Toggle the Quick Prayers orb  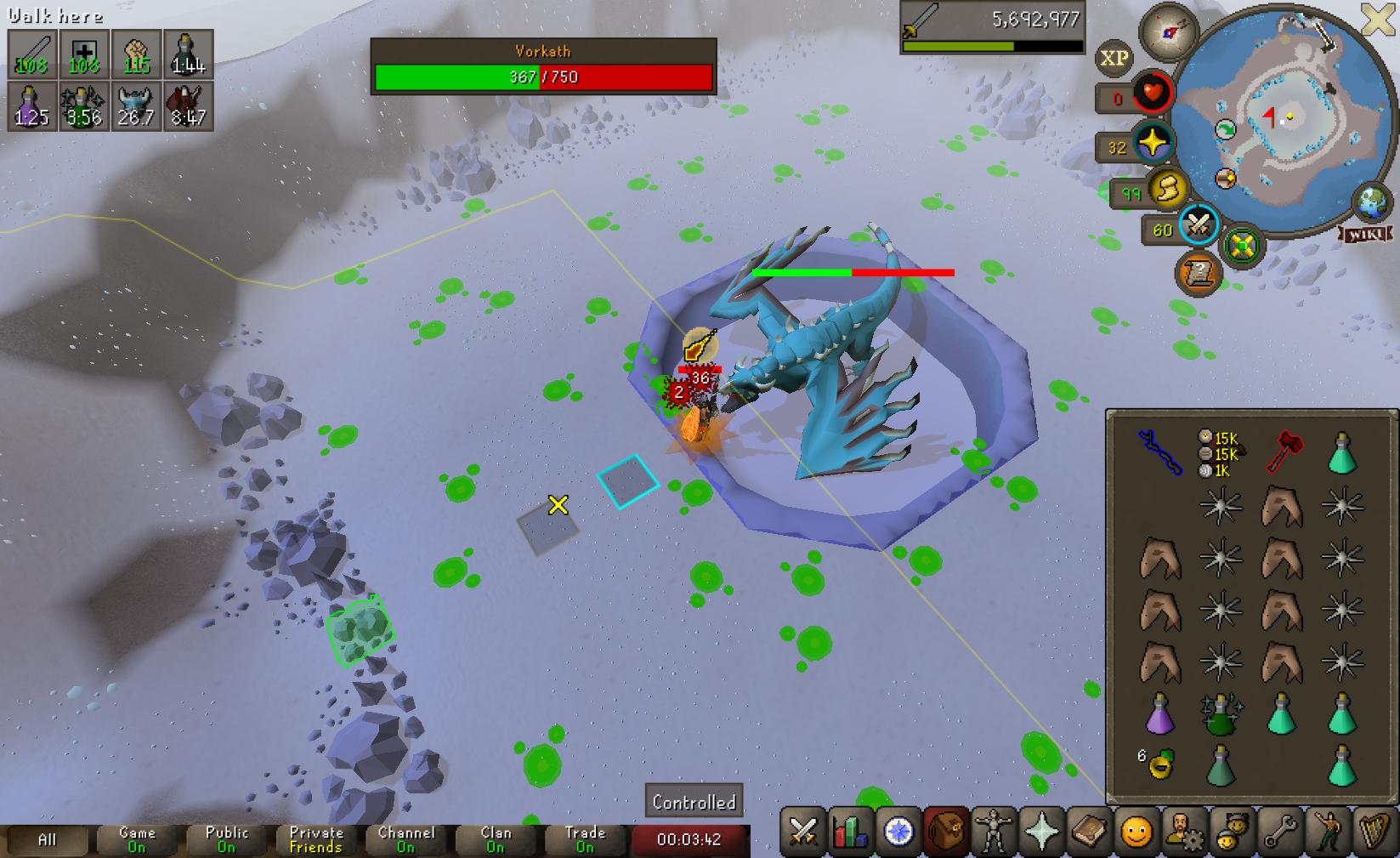[x=1153, y=142]
